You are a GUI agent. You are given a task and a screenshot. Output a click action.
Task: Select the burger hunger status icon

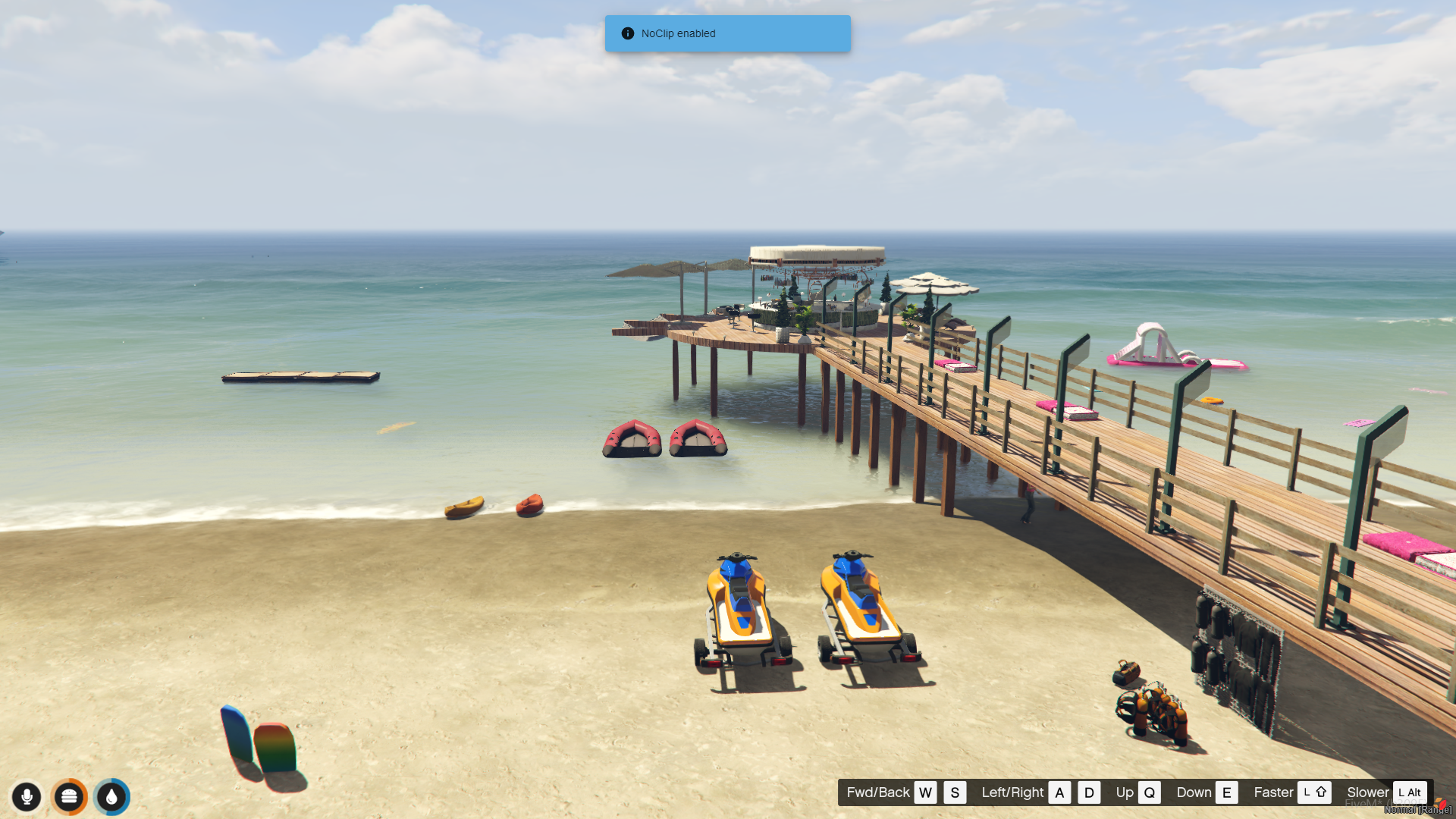pos(69,796)
